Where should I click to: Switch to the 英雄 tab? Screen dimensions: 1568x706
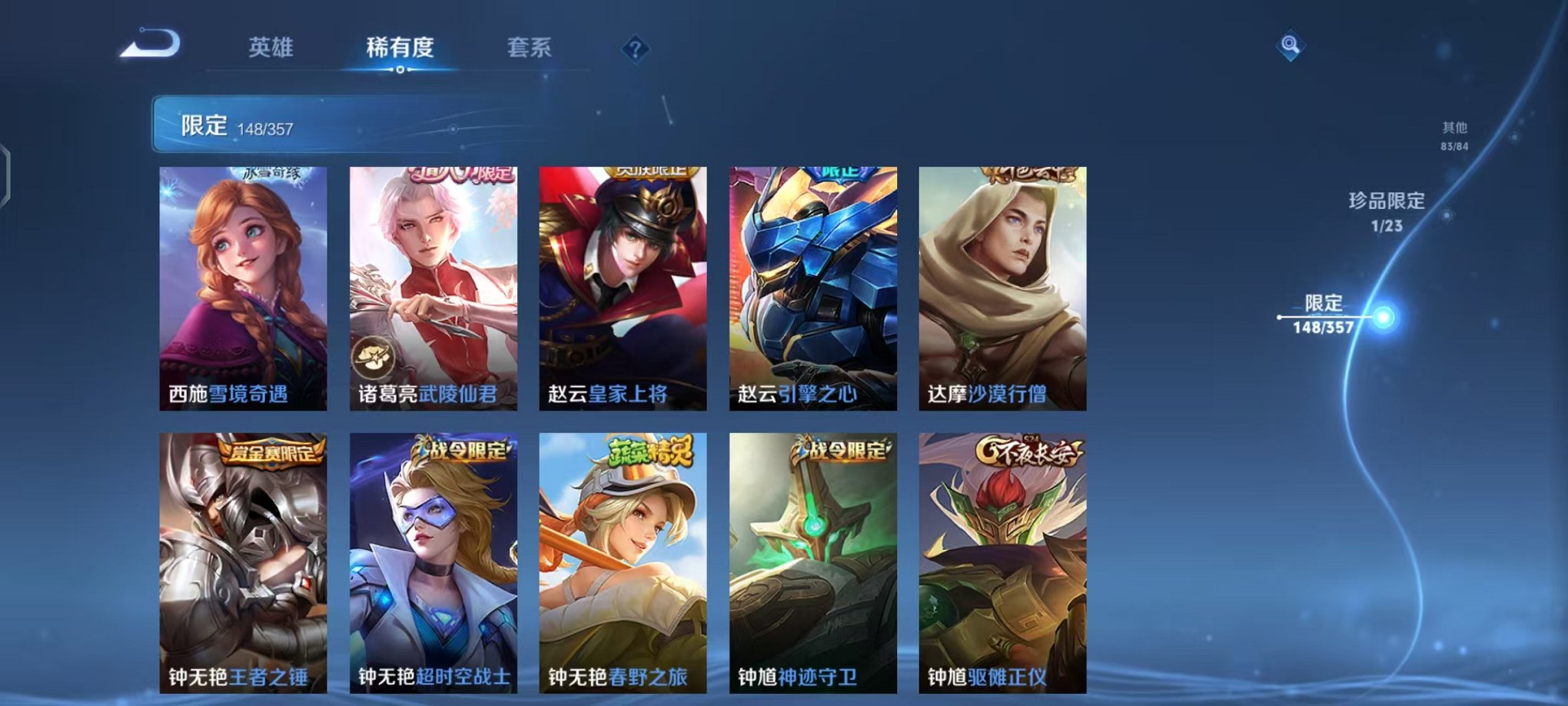click(x=271, y=46)
